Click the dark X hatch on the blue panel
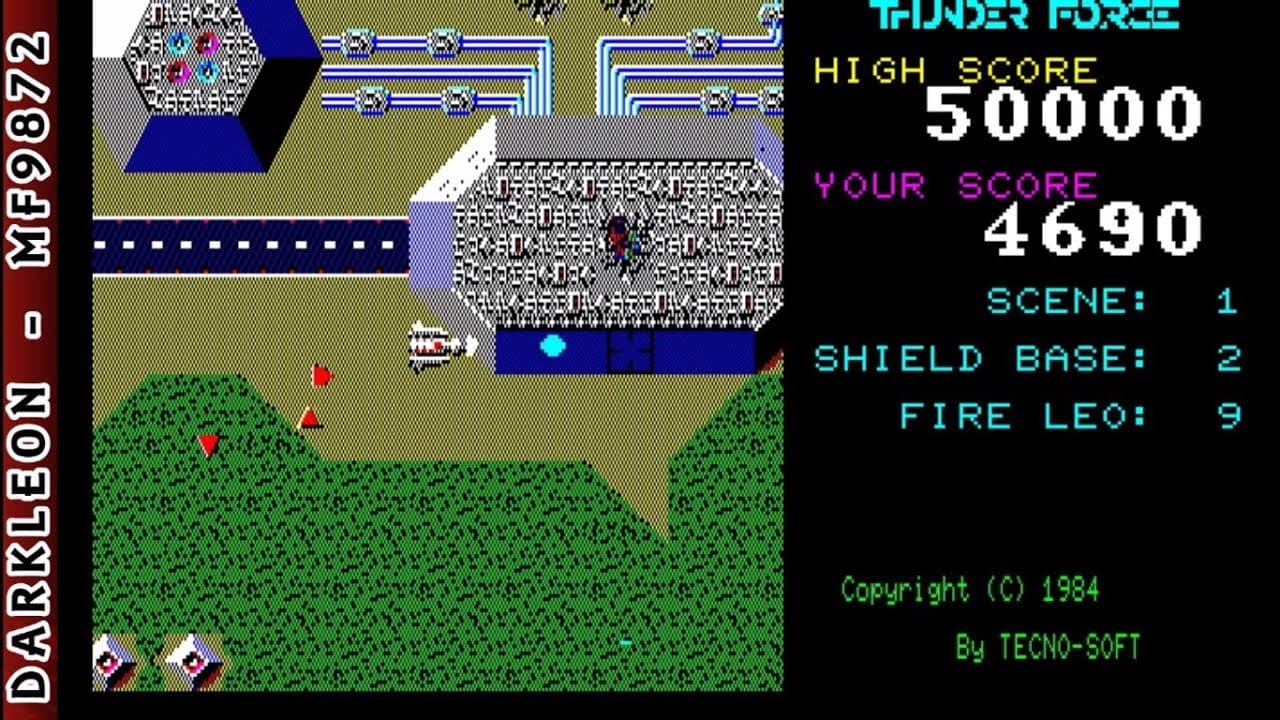1280x720 pixels. (x=629, y=349)
